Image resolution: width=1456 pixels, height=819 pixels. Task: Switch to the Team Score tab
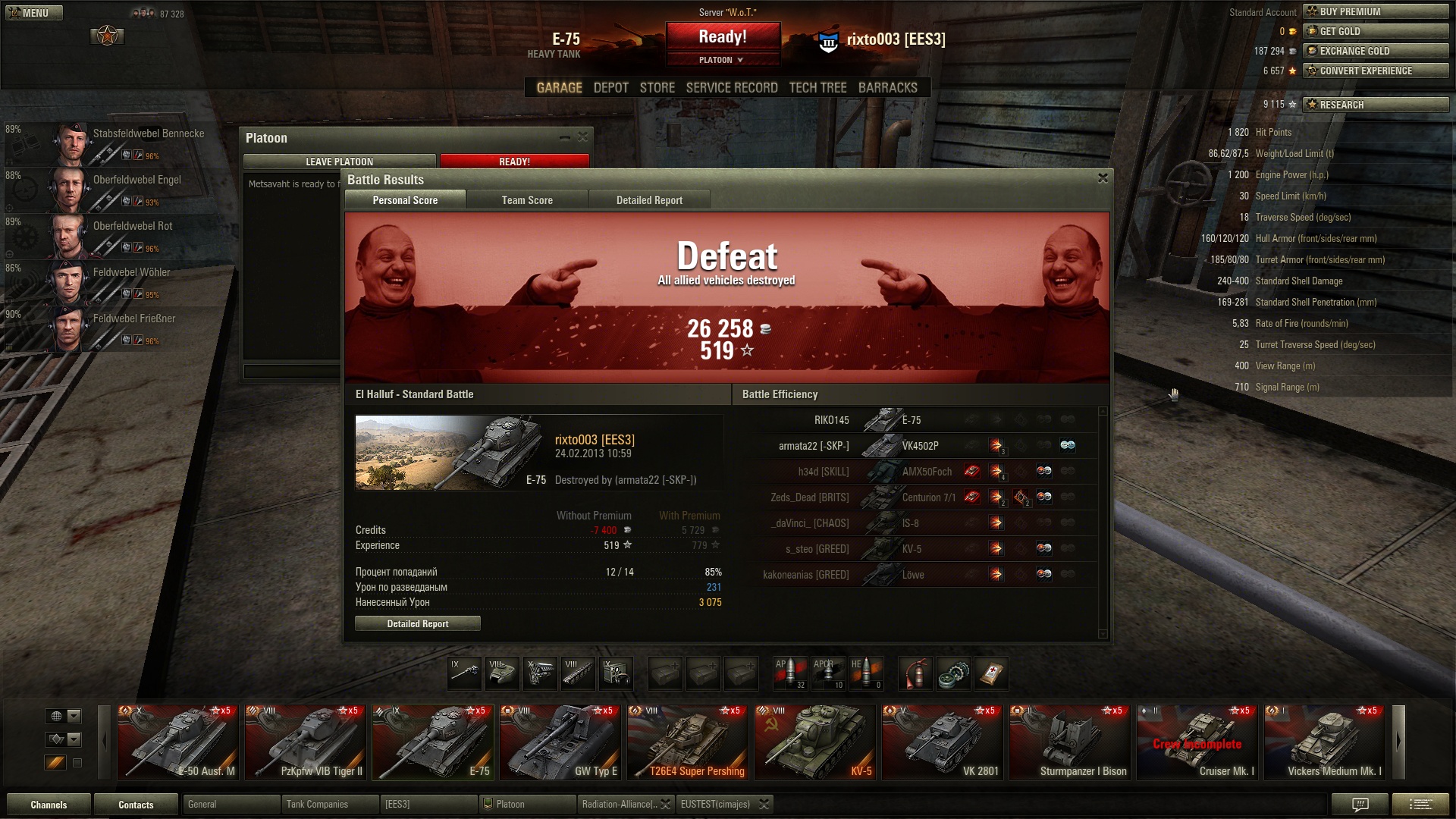(x=527, y=200)
